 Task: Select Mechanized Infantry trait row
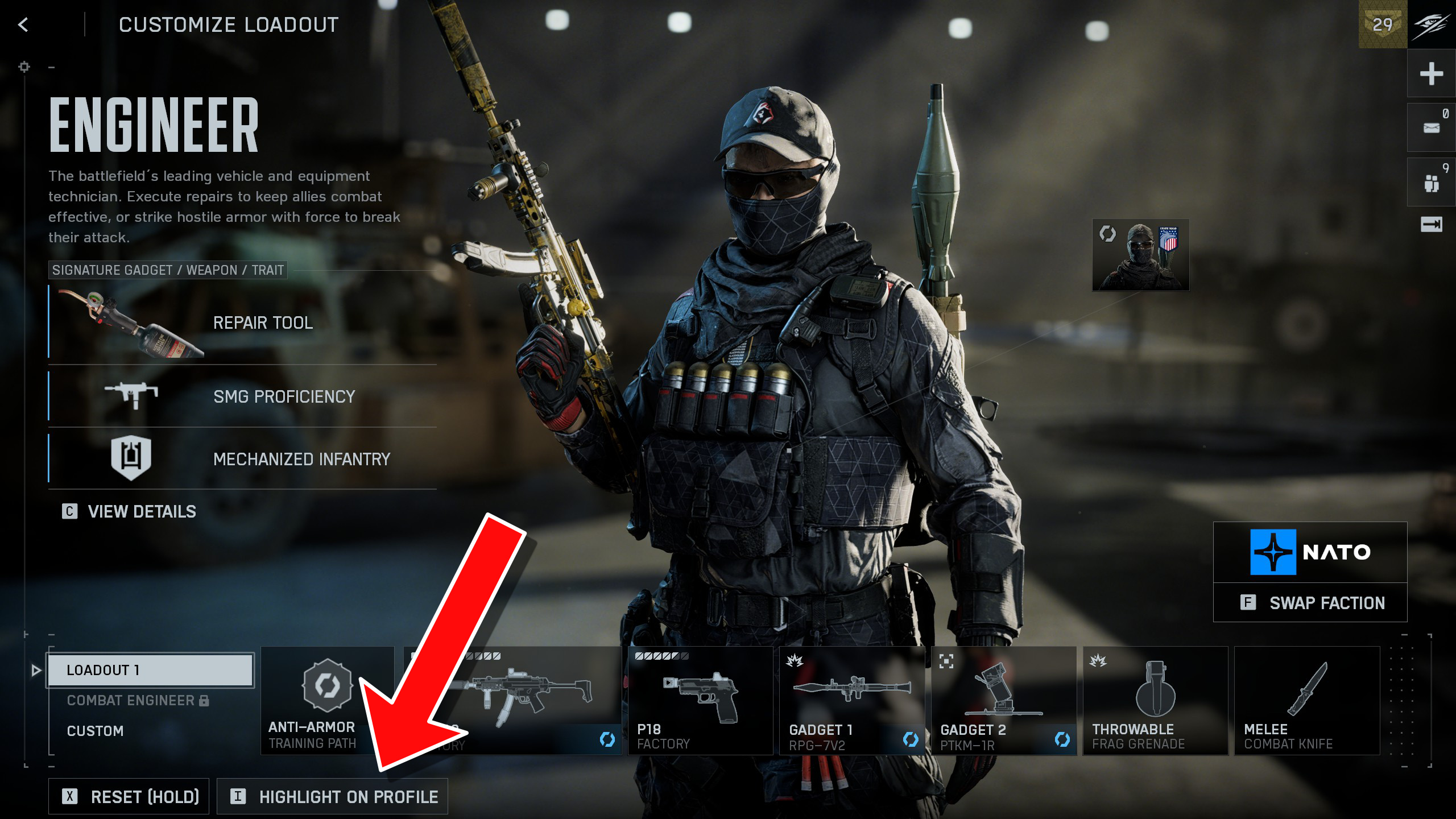[x=243, y=459]
